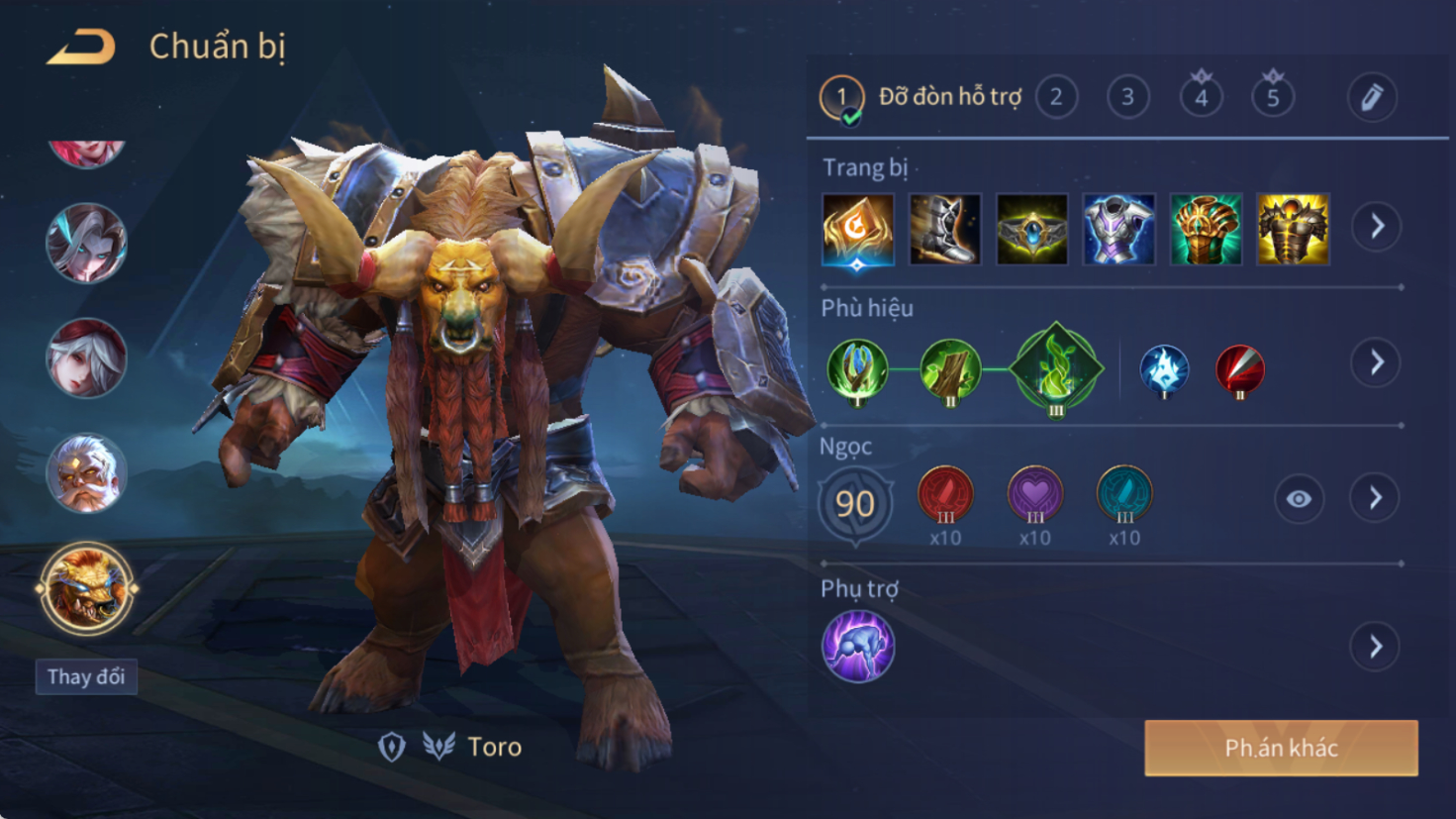Go back using the return arrow
This screenshot has width=1456, height=819.
(81, 47)
